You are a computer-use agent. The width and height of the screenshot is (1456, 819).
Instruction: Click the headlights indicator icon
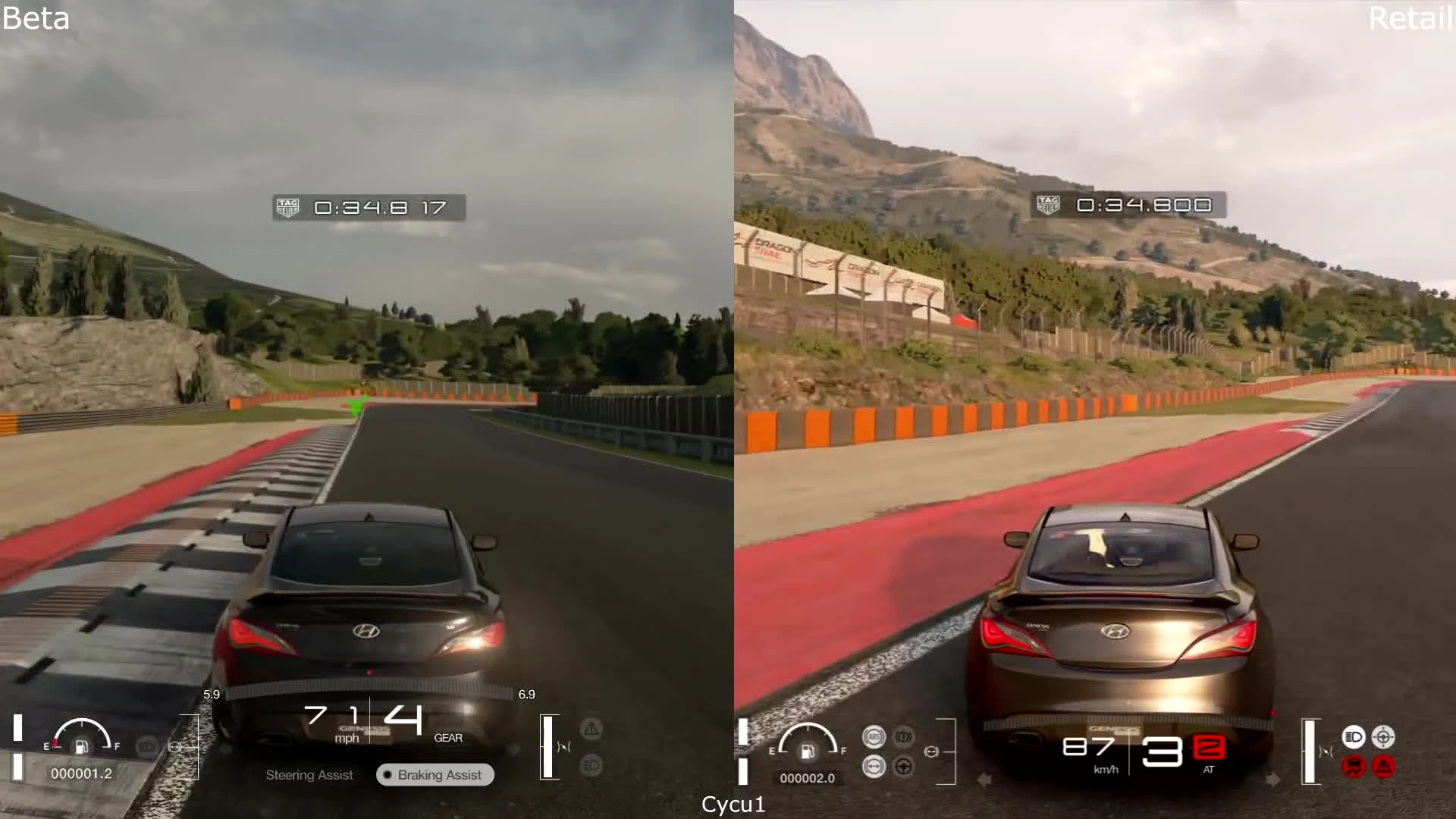(x=1353, y=736)
